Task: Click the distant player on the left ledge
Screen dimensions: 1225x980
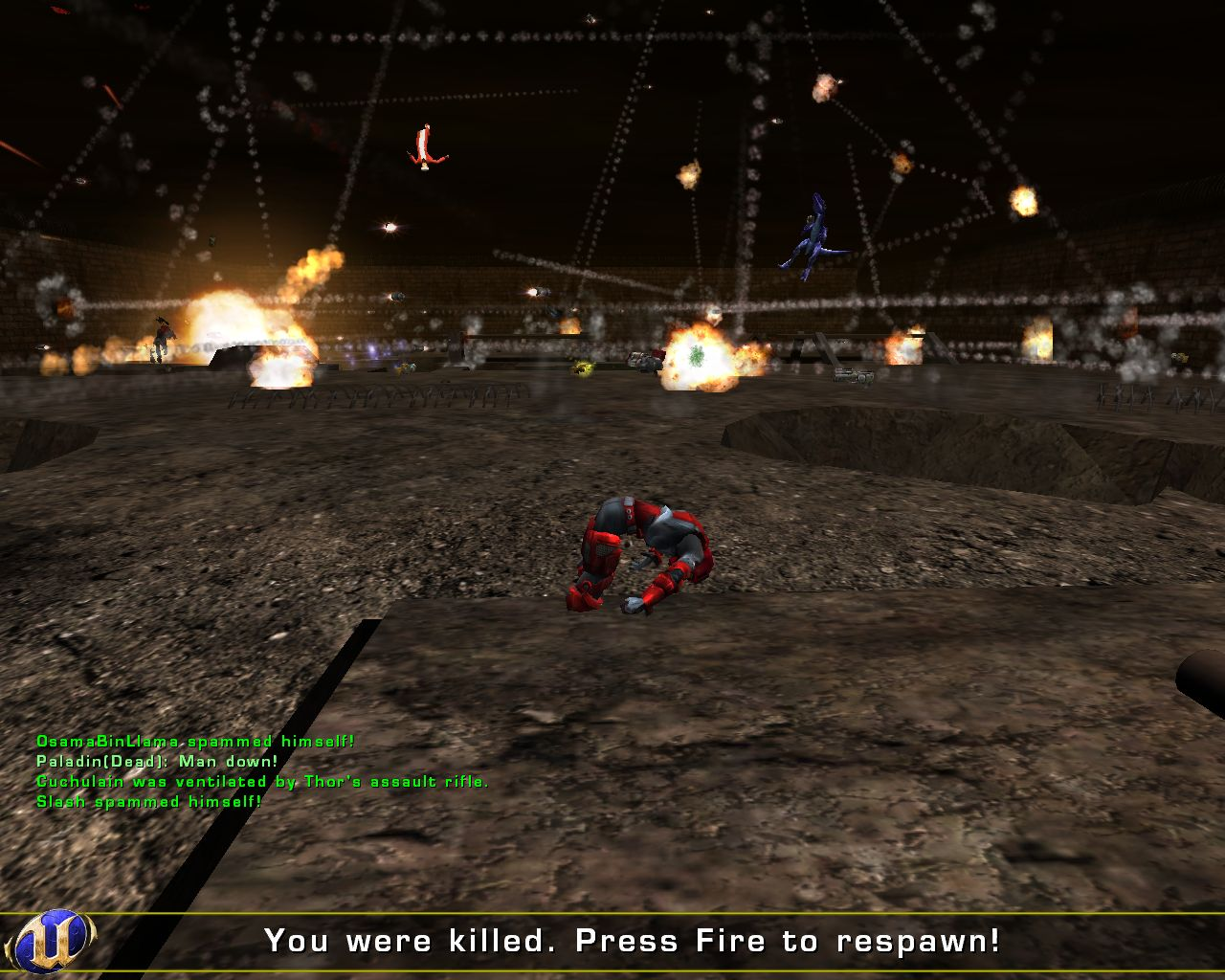Action: coord(161,337)
